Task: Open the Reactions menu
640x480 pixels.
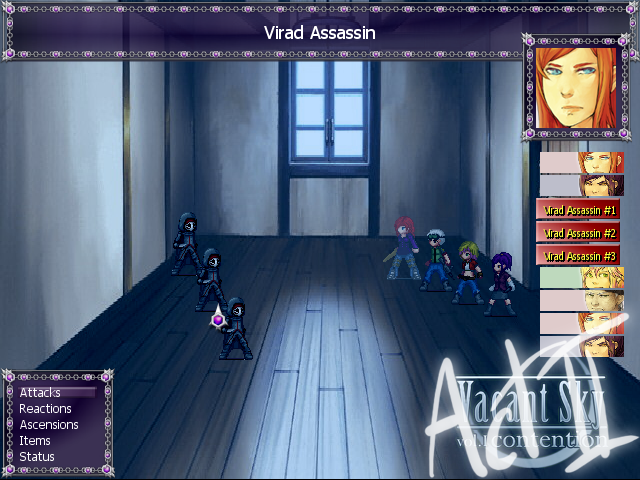Action: [x=45, y=409]
